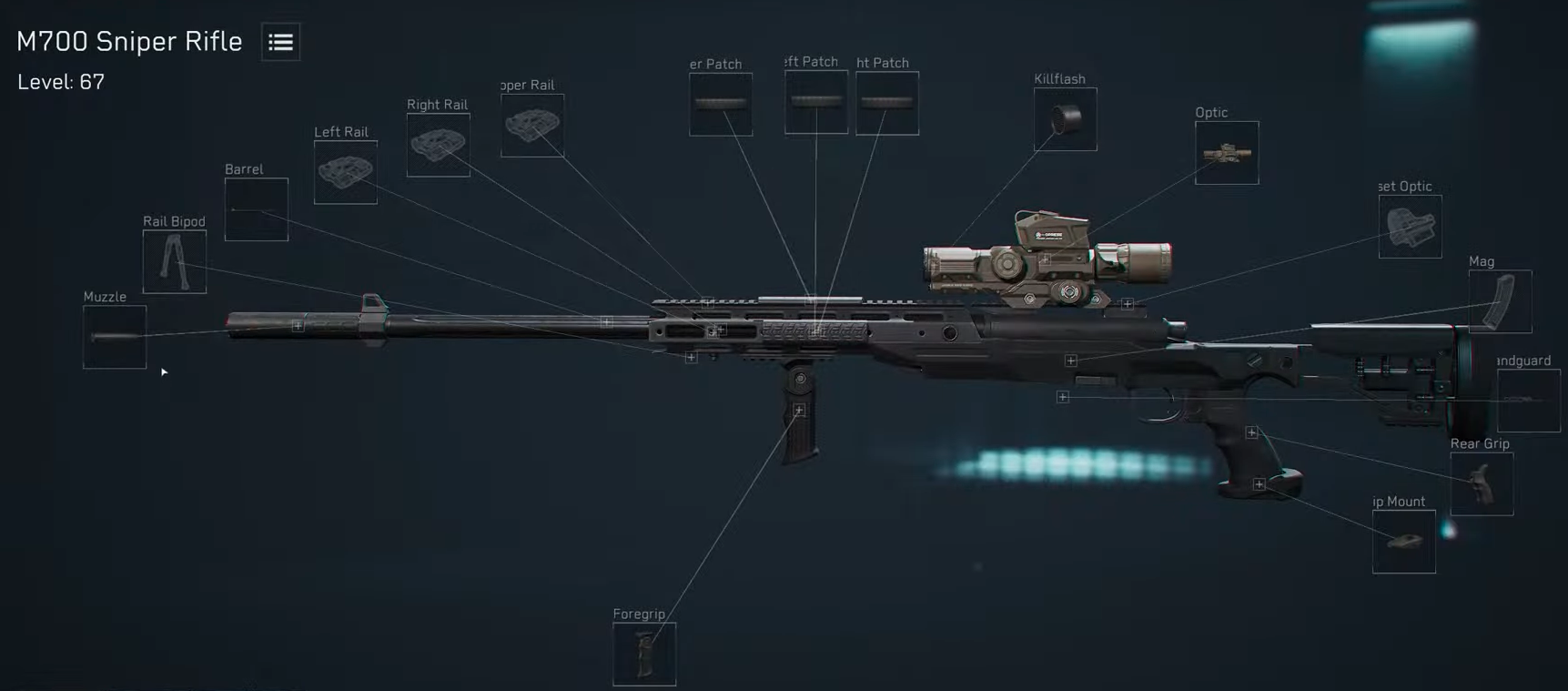The width and height of the screenshot is (1568, 691).
Task: Open the Handguard attachment slot
Action: (1528, 399)
